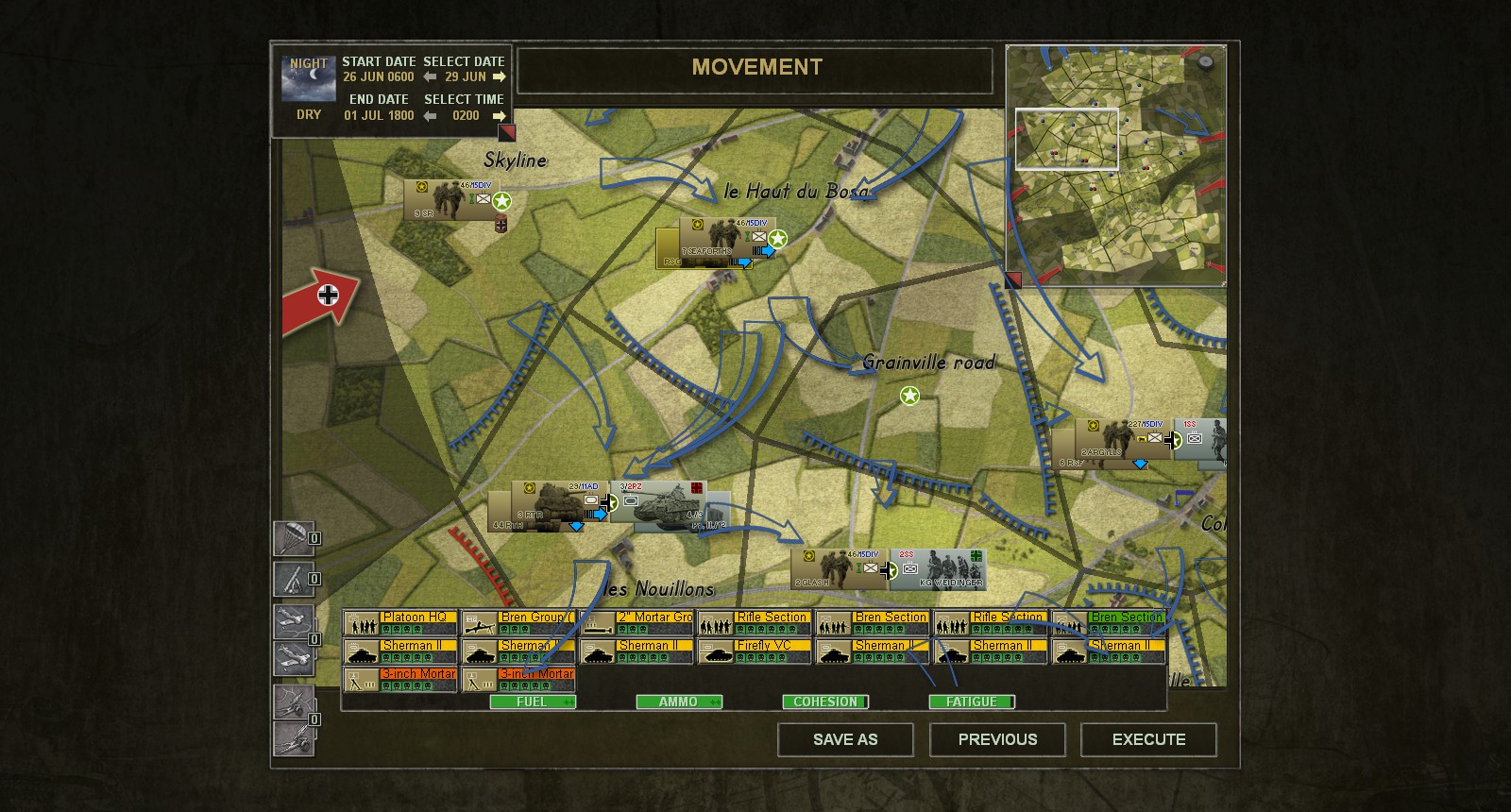Execute the movement phase

[1148, 739]
